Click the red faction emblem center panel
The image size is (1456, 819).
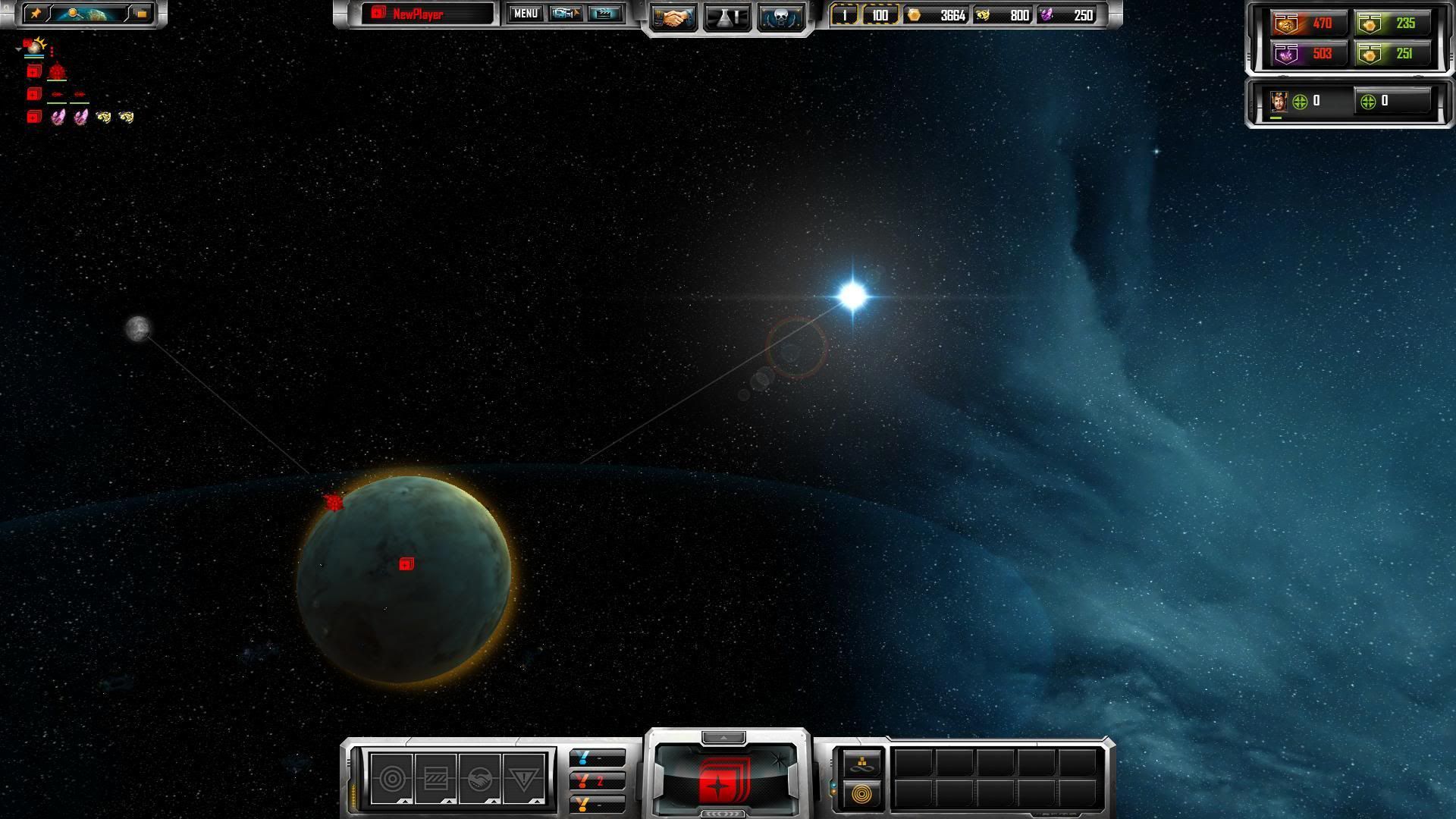coord(726,777)
